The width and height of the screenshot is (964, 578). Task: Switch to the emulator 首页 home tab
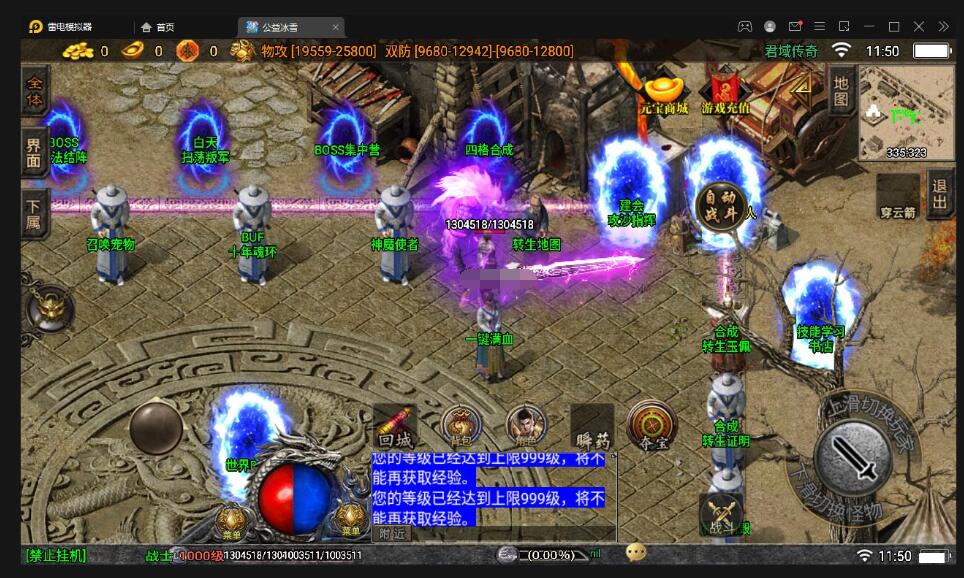[158, 26]
